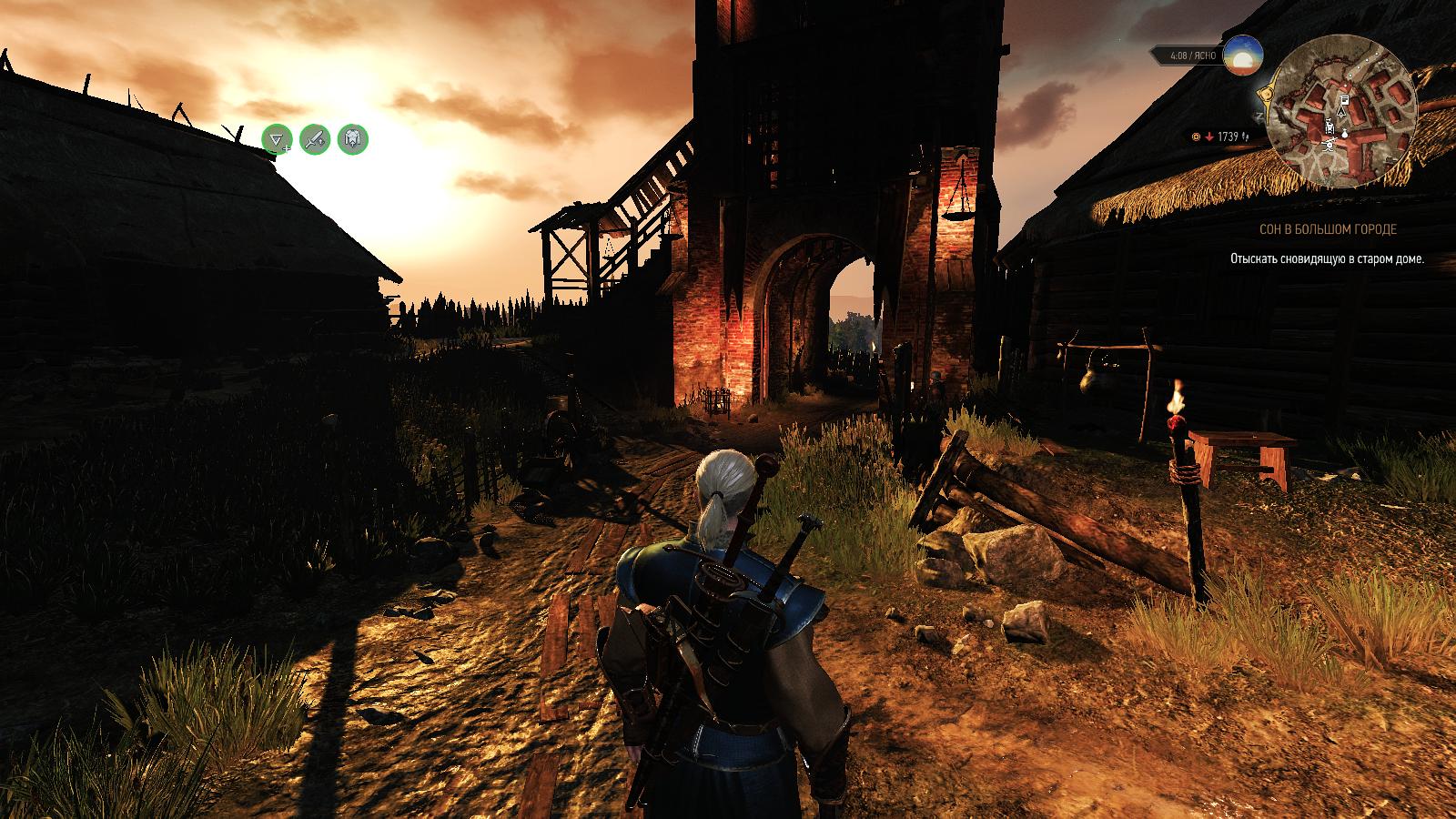Image resolution: width=1456 pixels, height=819 pixels.
Task: Click the sunrise weather icon beside the clock
Action: (x=1242, y=56)
